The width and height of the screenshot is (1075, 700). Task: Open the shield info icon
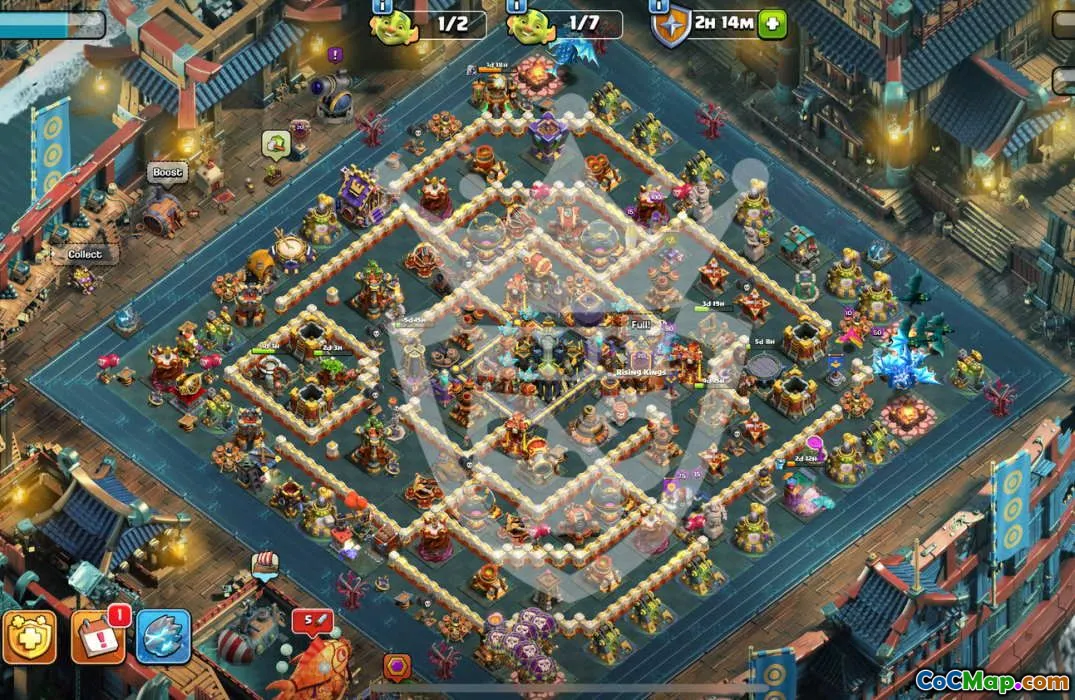click(659, 5)
